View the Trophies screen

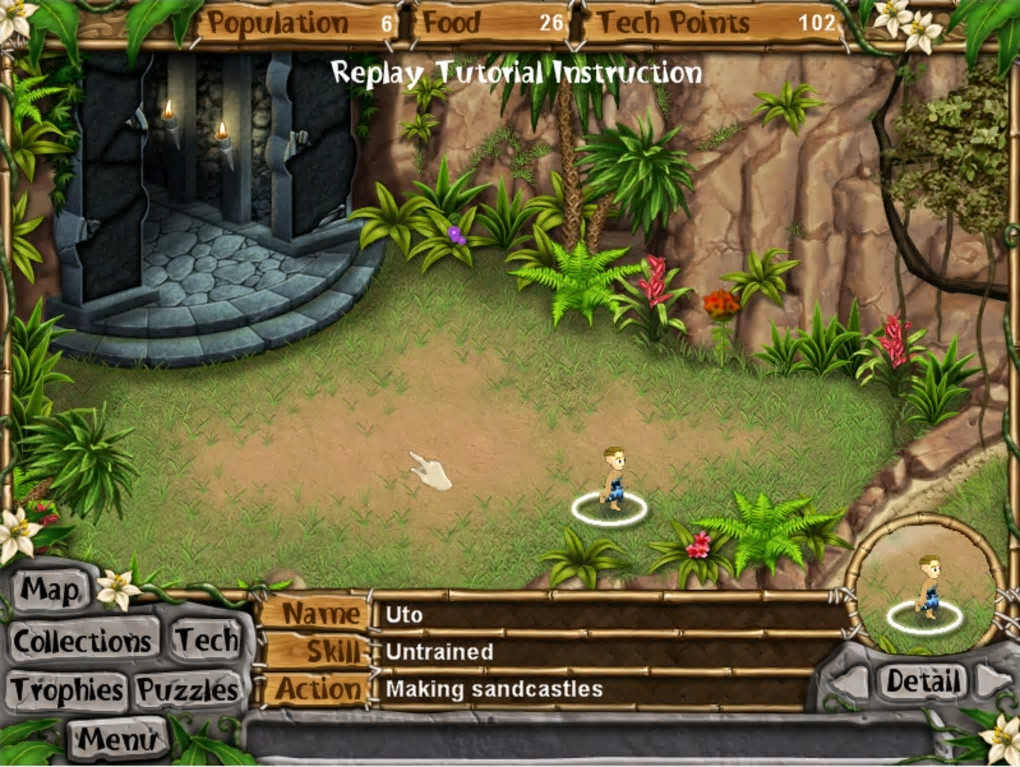pyautogui.click(x=68, y=690)
